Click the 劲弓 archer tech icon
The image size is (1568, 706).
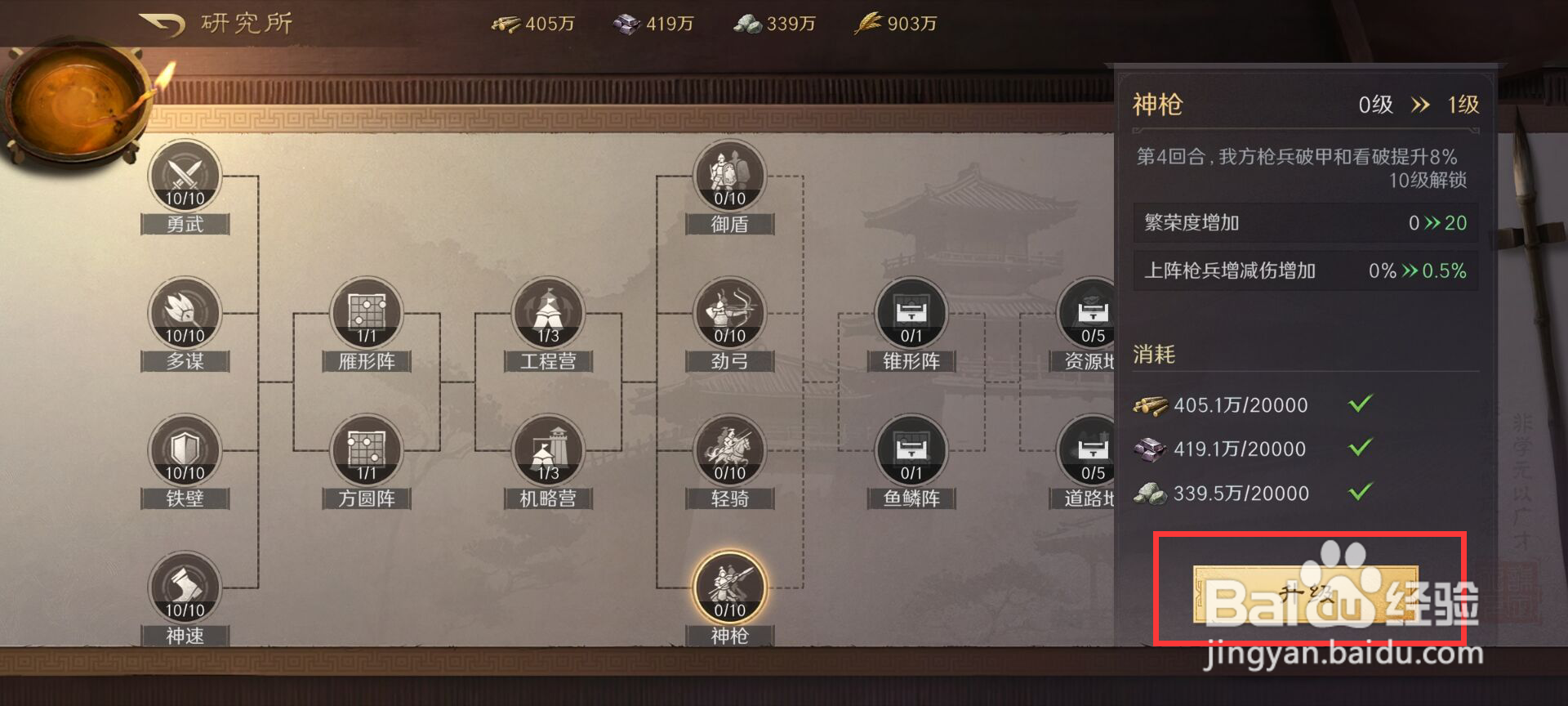coord(729,313)
